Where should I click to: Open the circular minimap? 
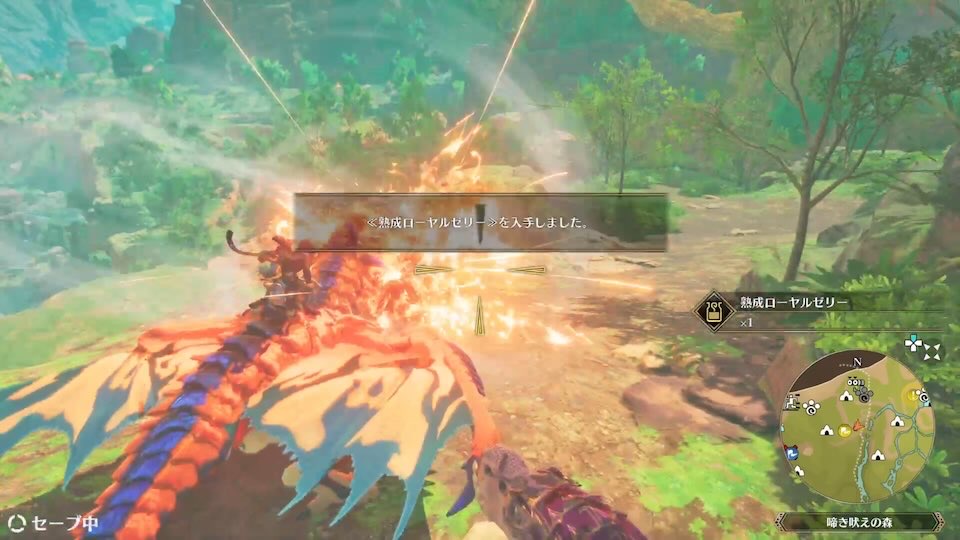[x=856, y=427]
